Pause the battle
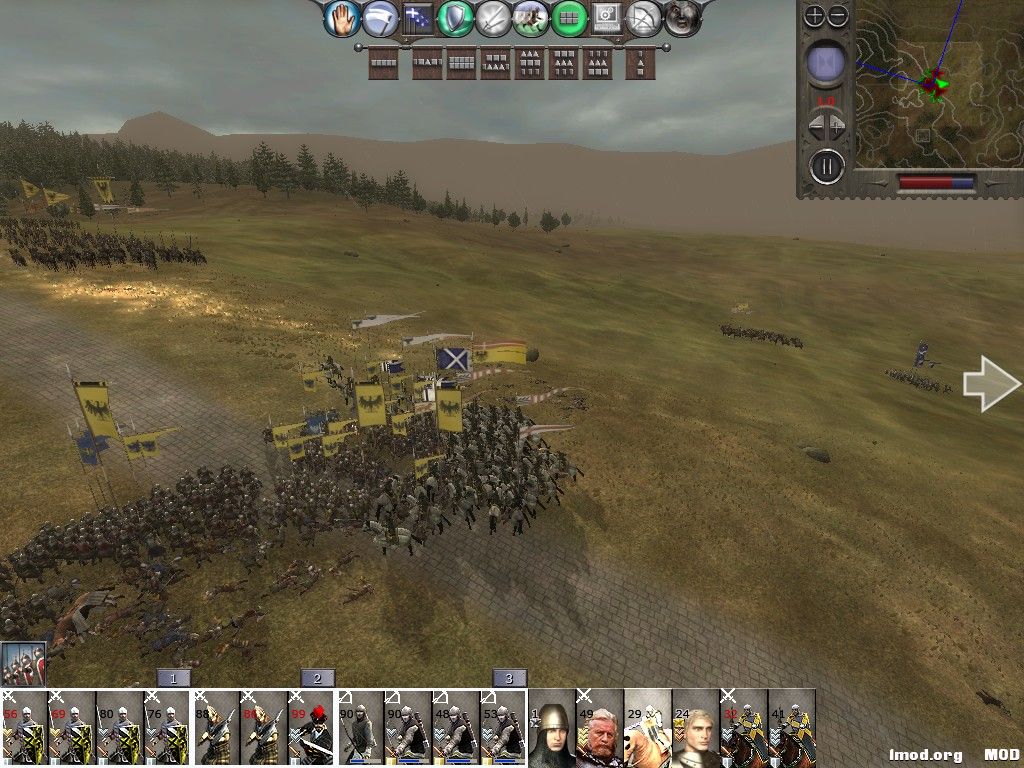 tap(826, 165)
